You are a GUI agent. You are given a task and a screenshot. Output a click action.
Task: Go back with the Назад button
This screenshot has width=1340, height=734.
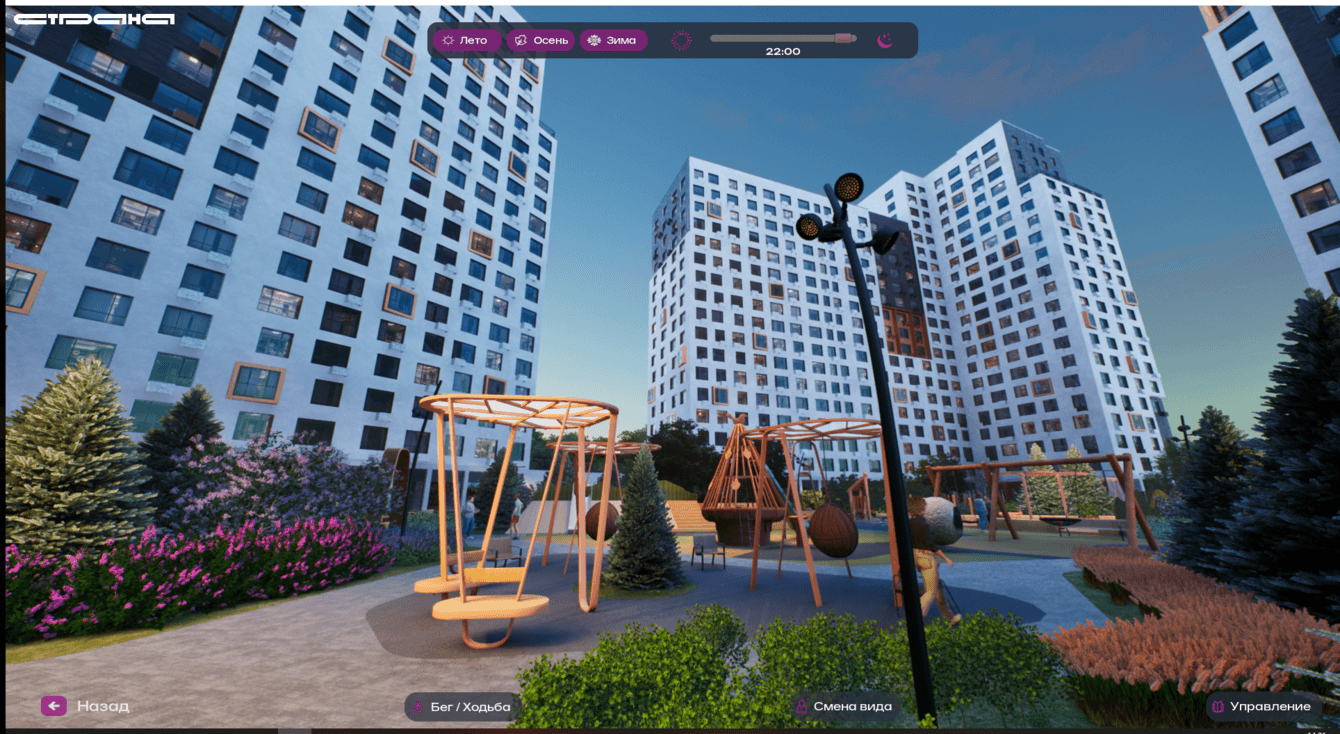pyautogui.click(x=86, y=706)
